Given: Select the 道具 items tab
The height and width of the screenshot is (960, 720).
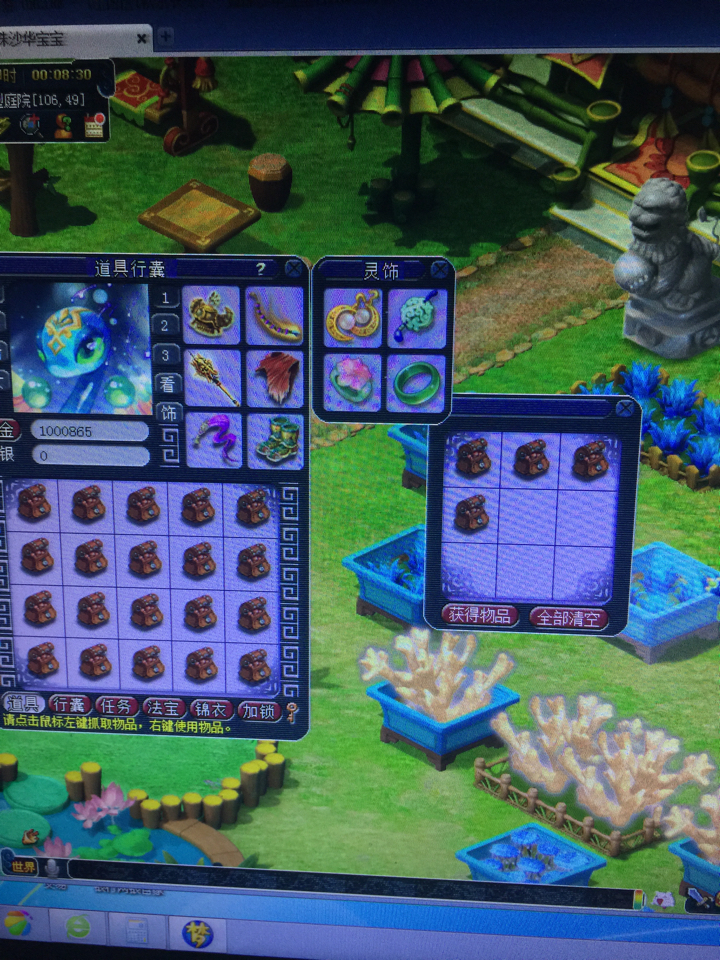Looking at the screenshot, I should pyautogui.click(x=25, y=706).
